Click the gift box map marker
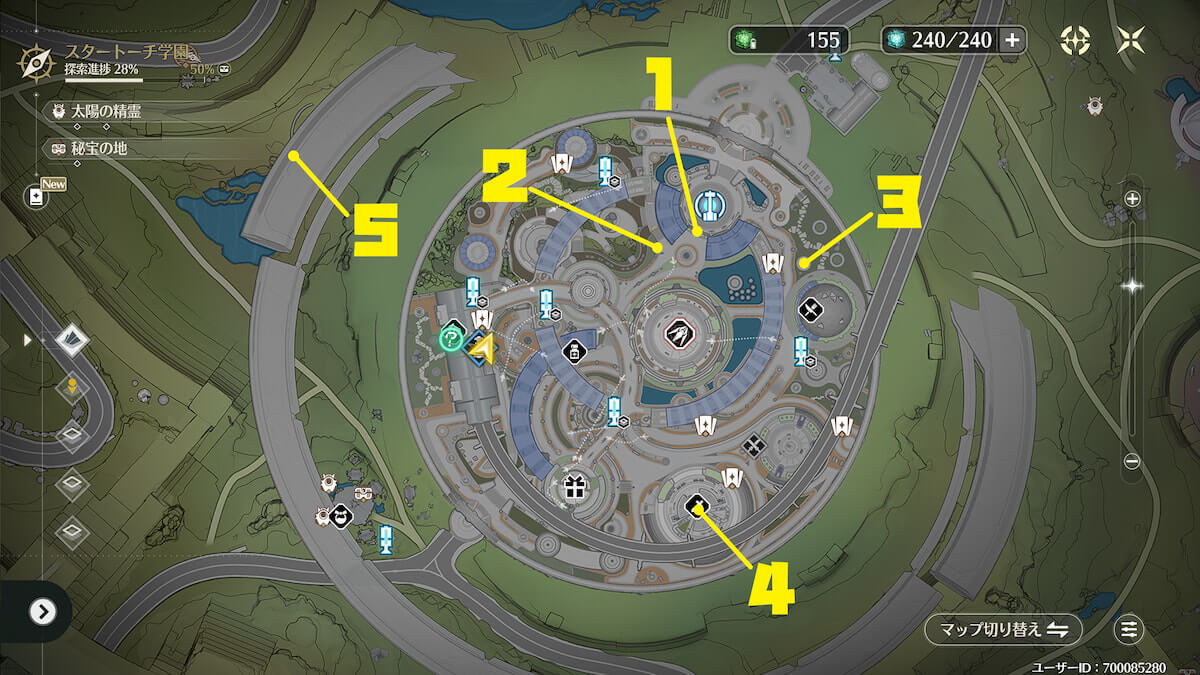The height and width of the screenshot is (675, 1200). 573,489
